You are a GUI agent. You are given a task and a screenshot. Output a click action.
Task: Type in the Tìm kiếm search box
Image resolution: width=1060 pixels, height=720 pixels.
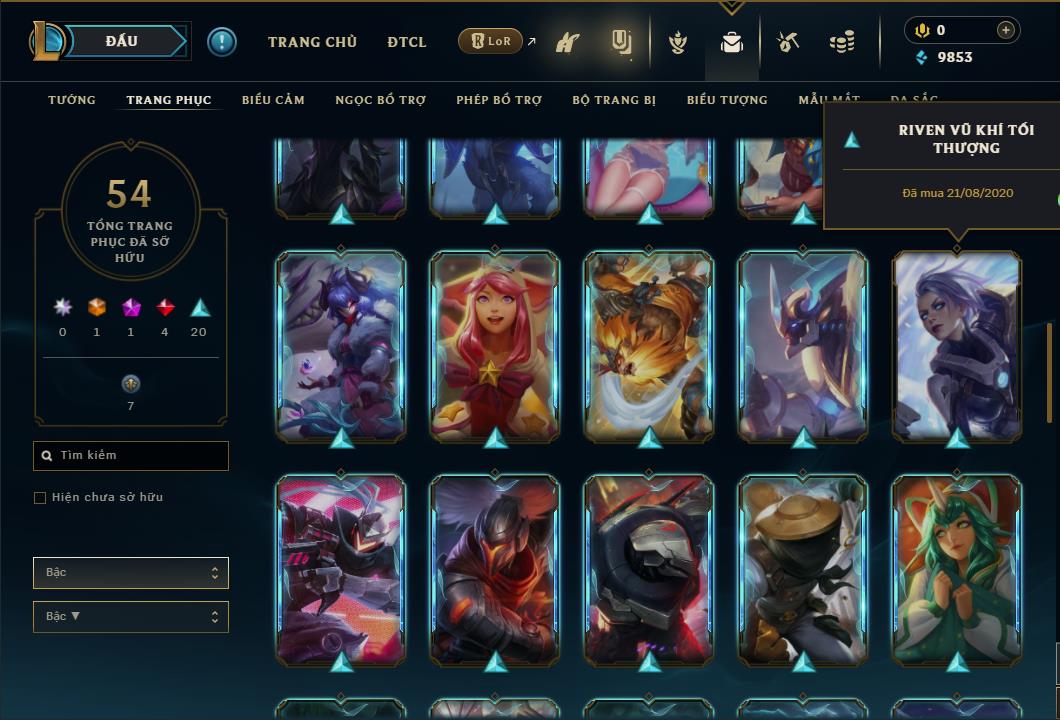click(140, 456)
